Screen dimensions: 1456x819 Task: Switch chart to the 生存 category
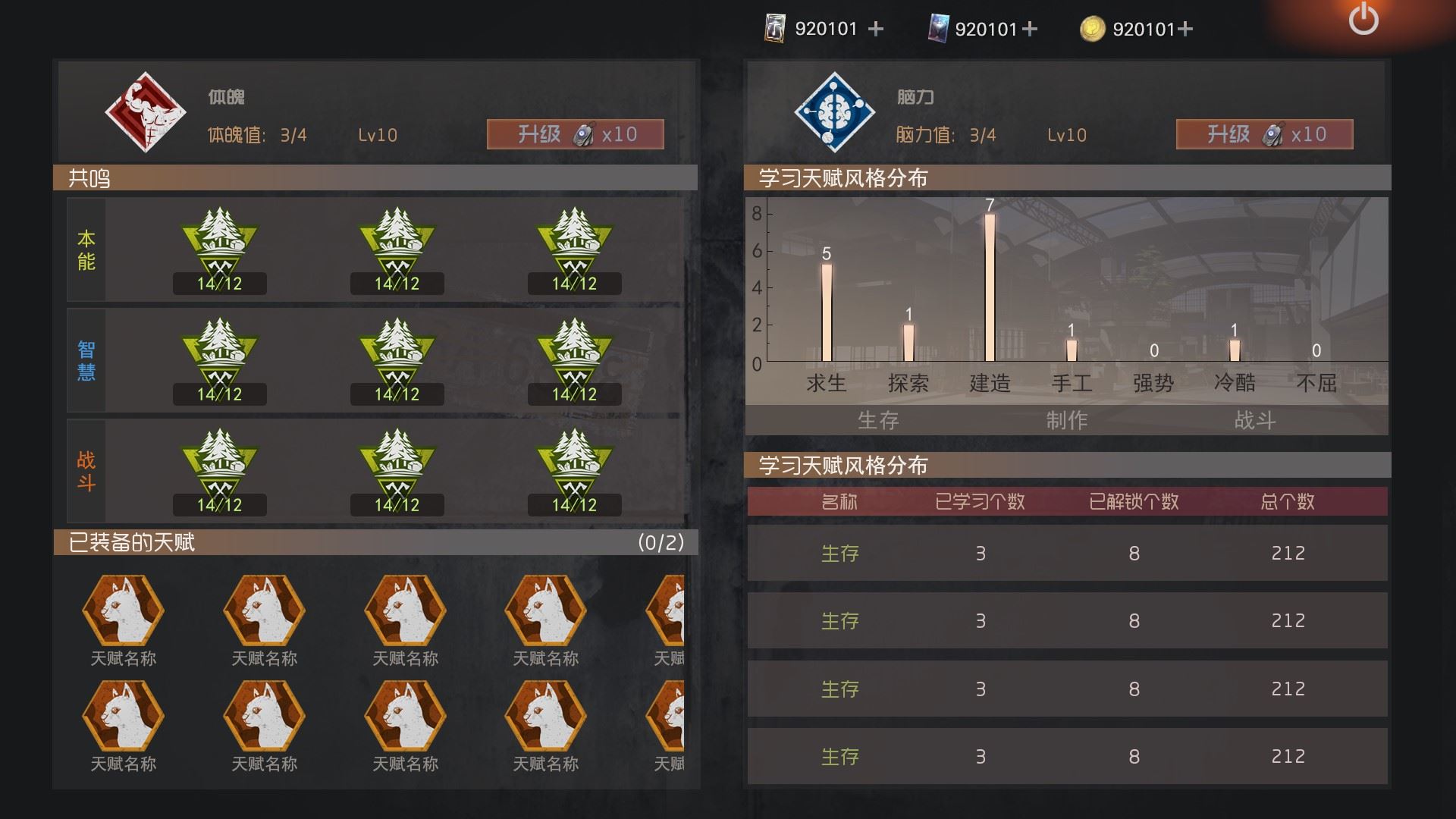[x=877, y=420]
